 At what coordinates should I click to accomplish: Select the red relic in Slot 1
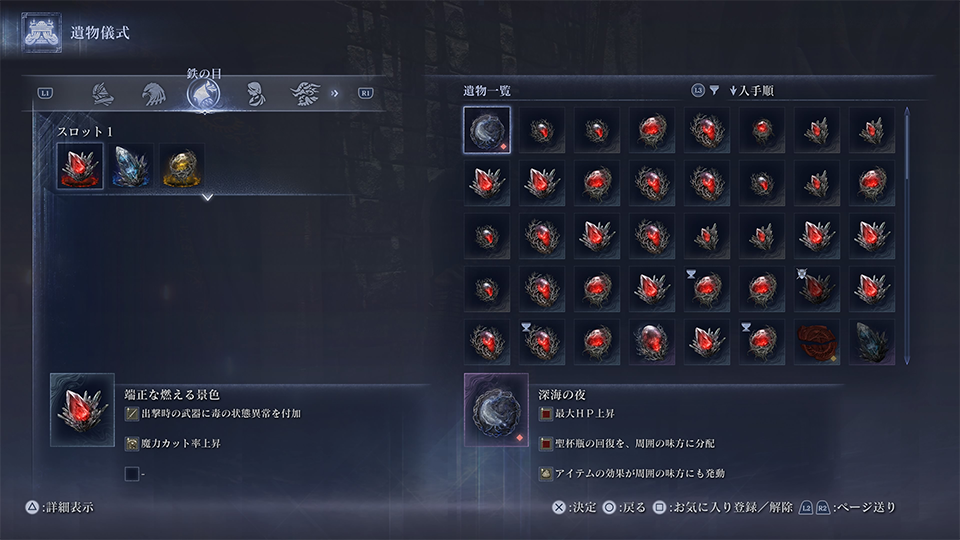(x=79, y=167)
